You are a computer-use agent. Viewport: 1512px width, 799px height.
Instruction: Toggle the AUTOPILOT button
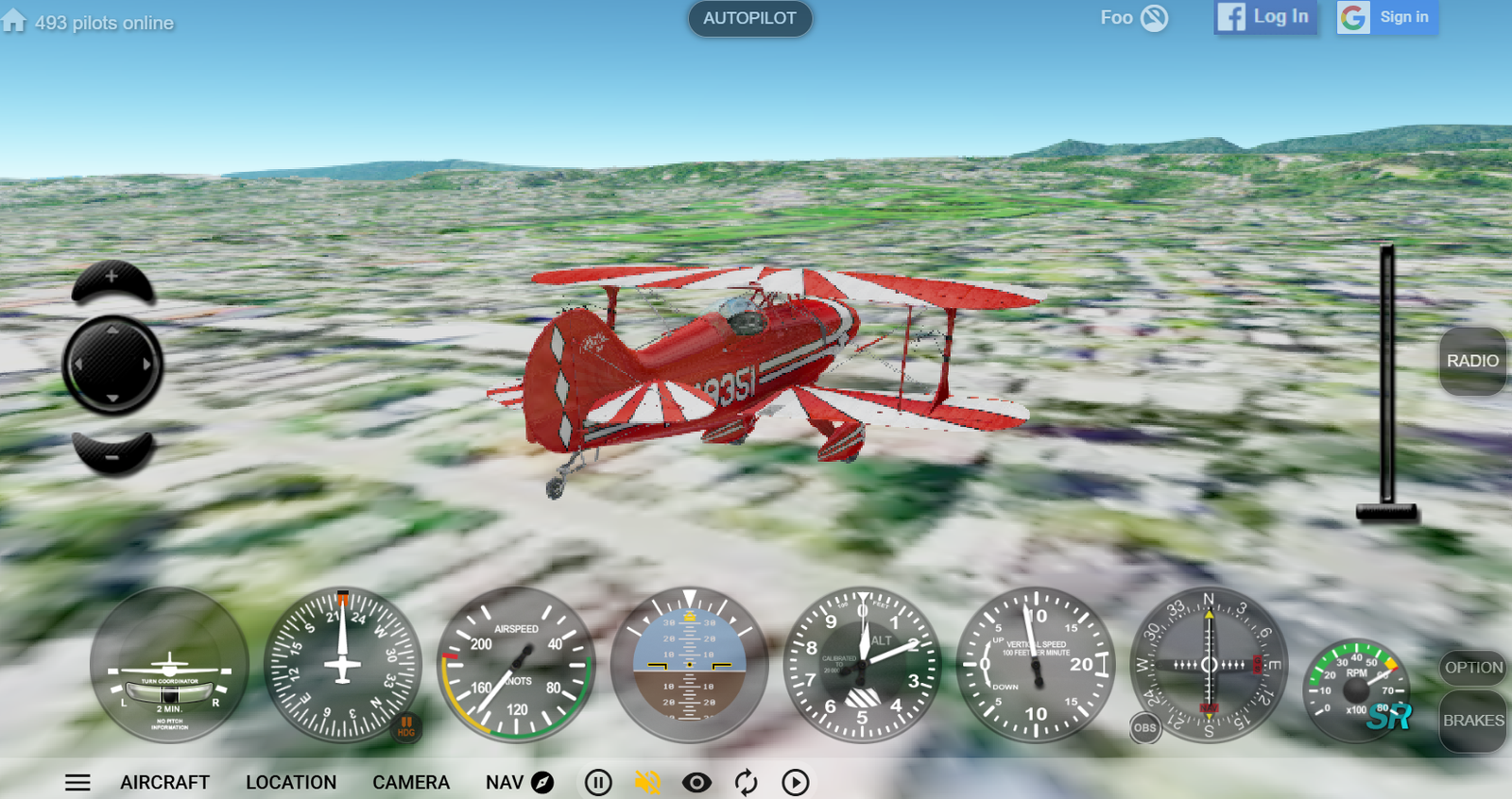tap(749, 19)
